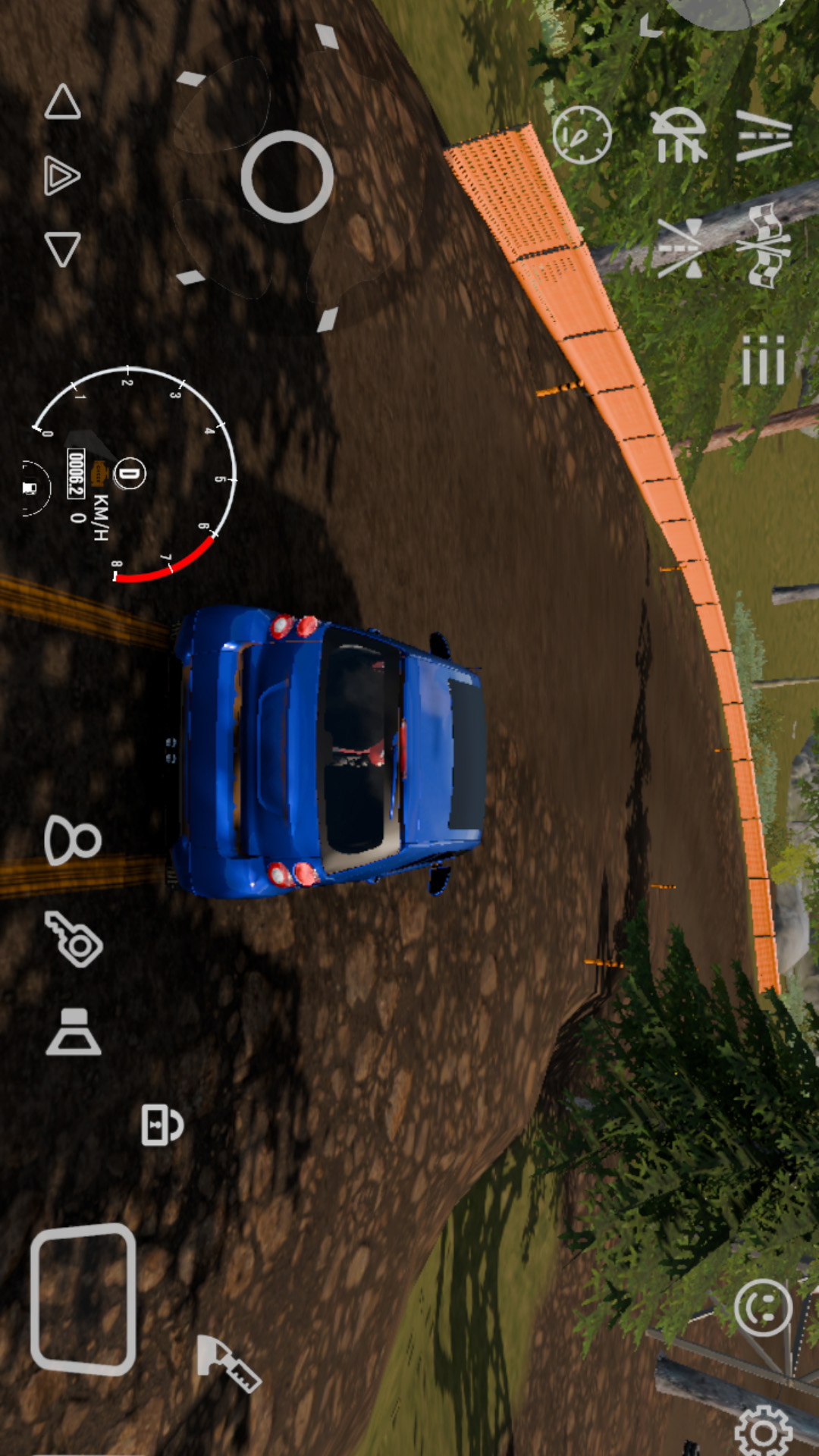Tap the speedometer dial icon
The height and width of the screenshot is (1456, 819).
pos(582,135)
